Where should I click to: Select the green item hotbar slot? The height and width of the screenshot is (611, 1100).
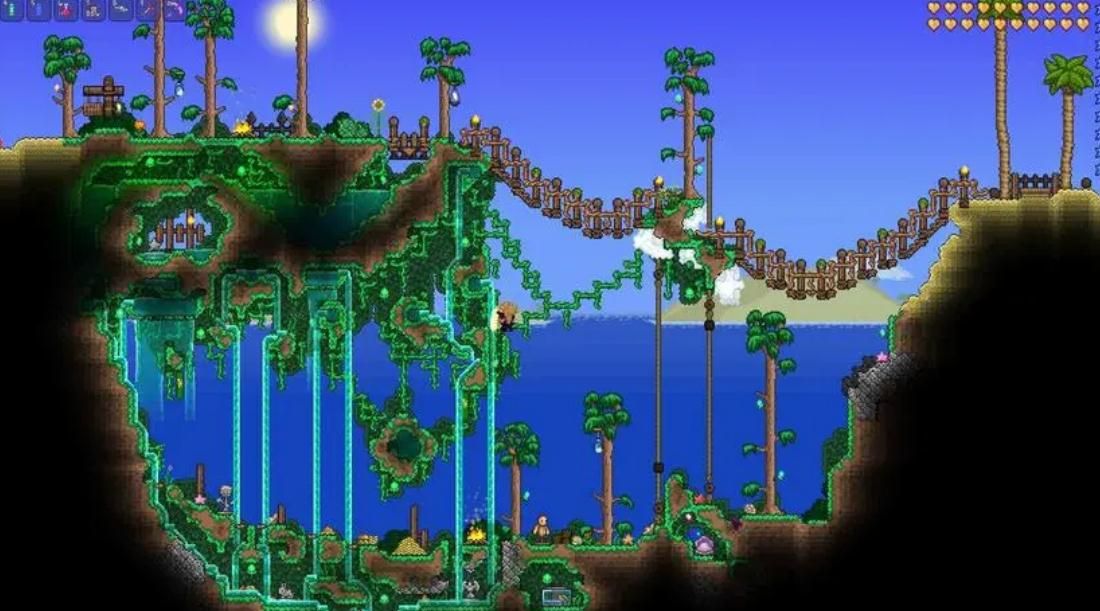[x=12, y=9]
